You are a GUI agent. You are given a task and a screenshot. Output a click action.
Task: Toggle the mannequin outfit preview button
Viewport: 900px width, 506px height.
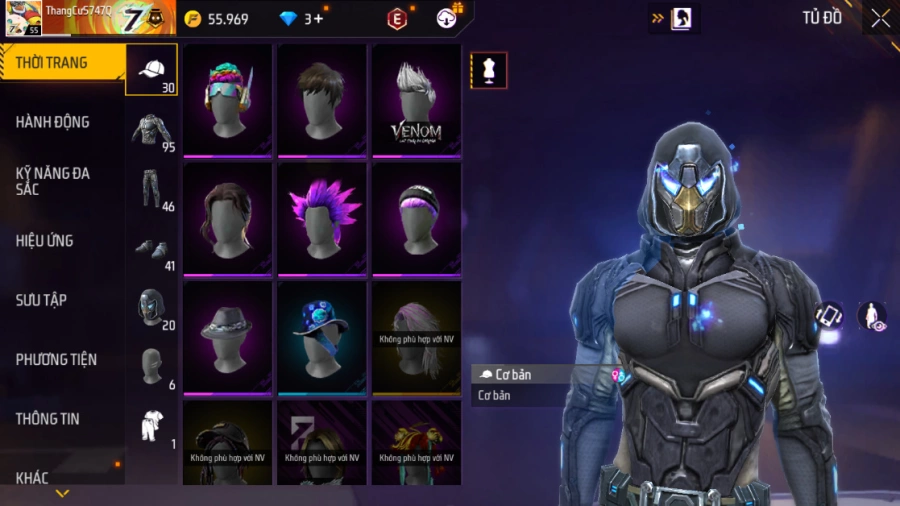point(489,71)
